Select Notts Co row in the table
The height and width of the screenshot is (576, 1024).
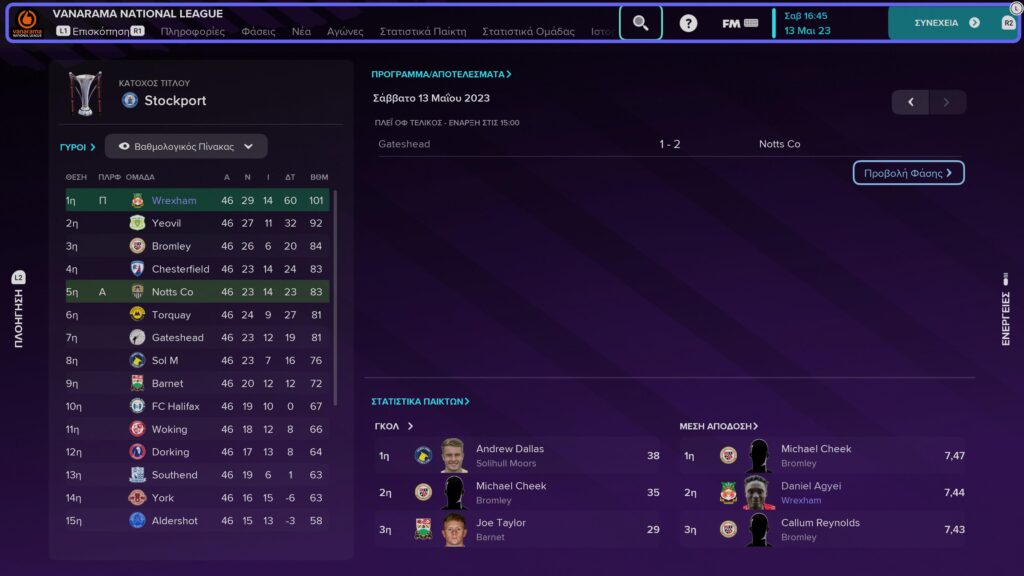click(x=172, y=292)
